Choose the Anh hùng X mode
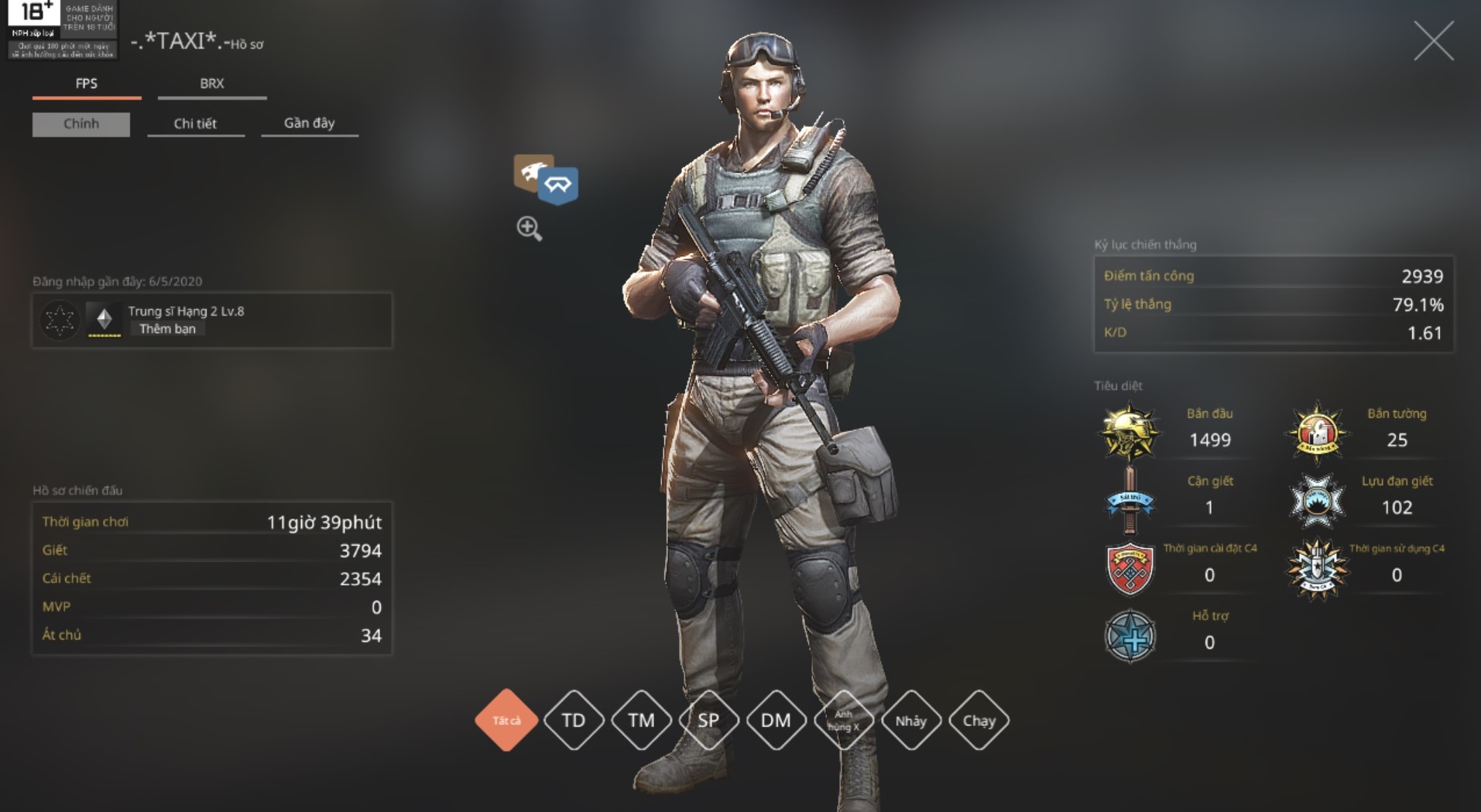 pyautogui.click(x=843, y=721)
